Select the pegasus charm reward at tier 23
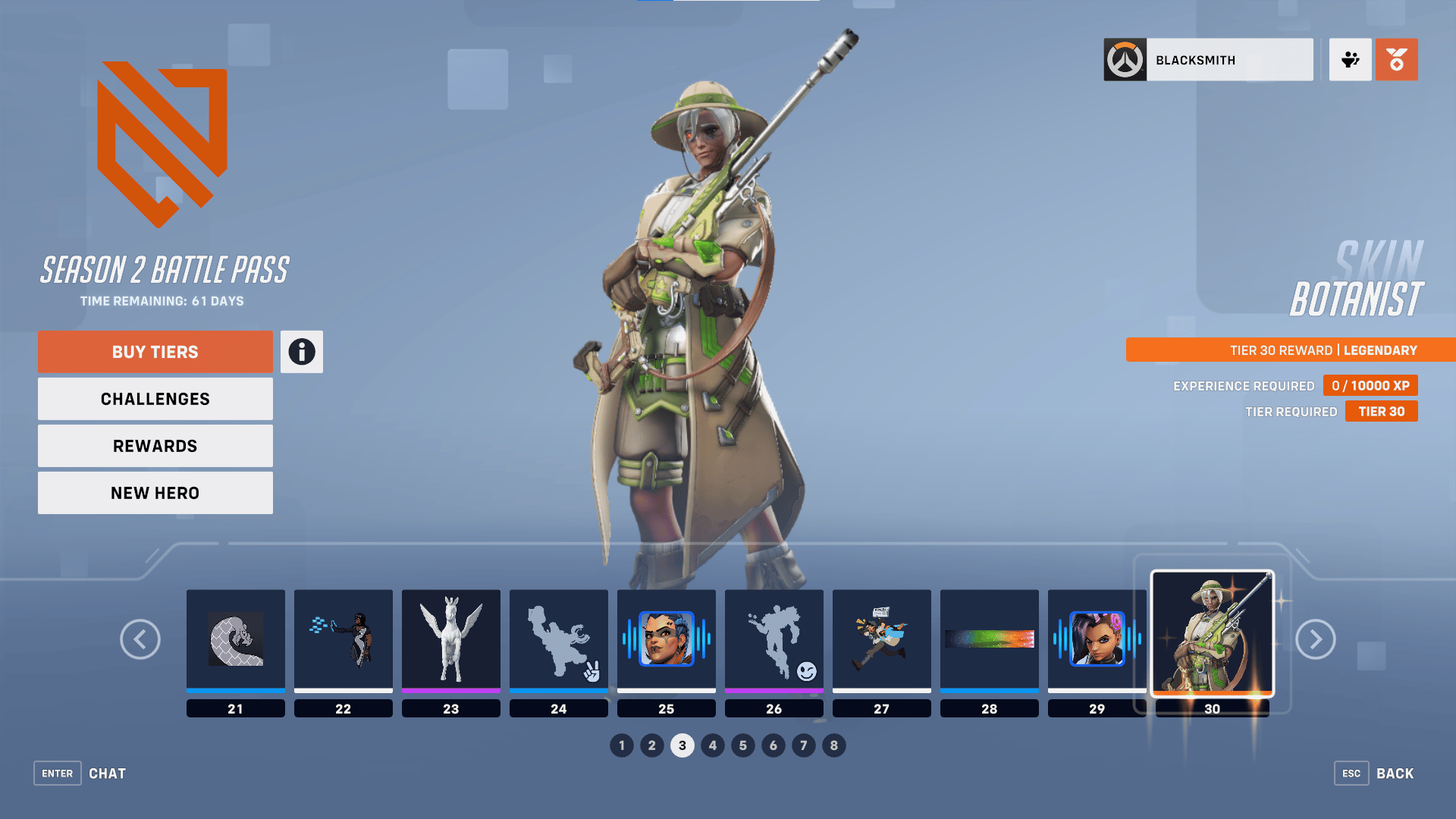The image size is (1456, 819). [451, 639]
